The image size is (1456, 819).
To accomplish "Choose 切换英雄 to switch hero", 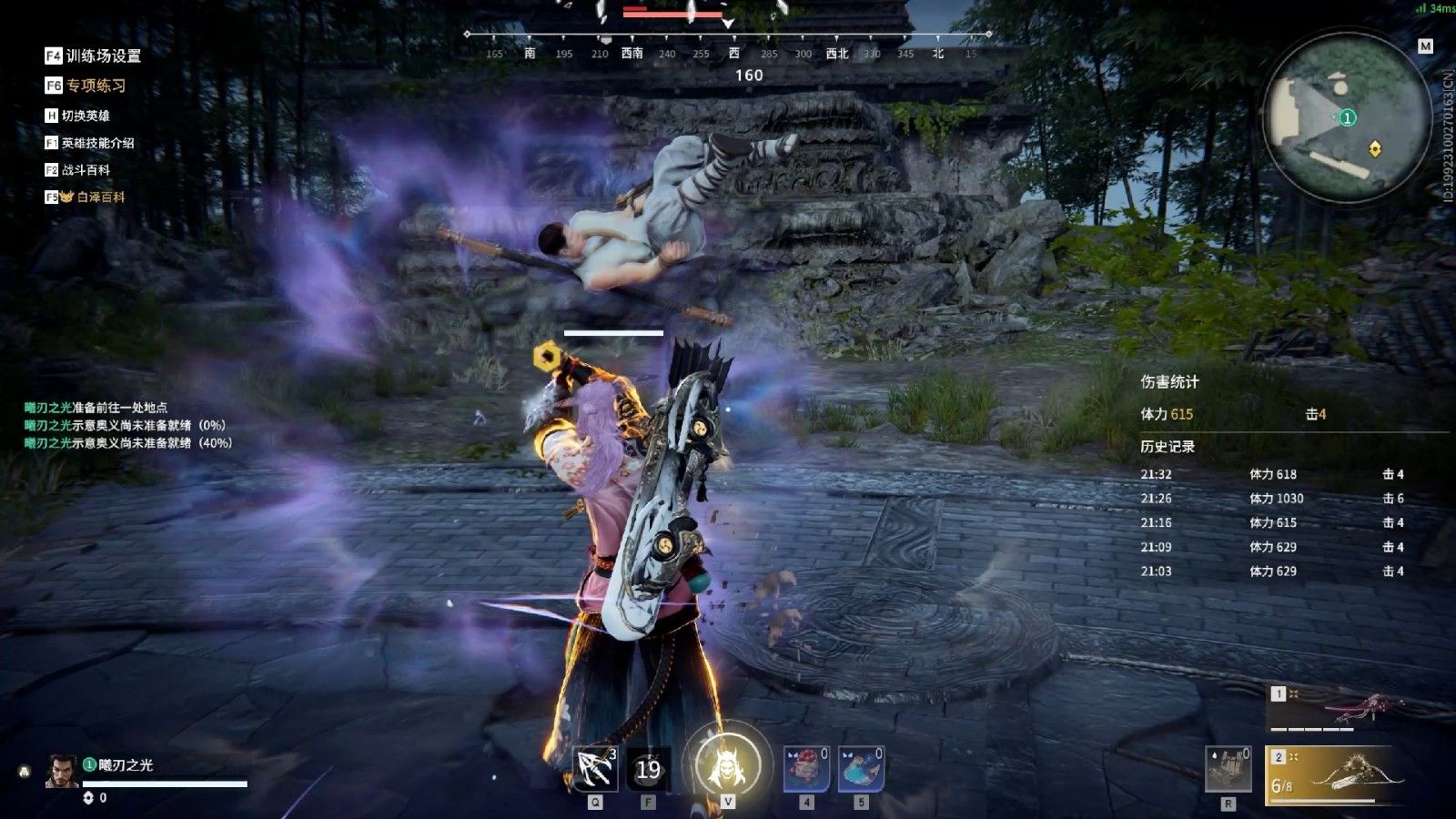I will click(x=78, y=116).
